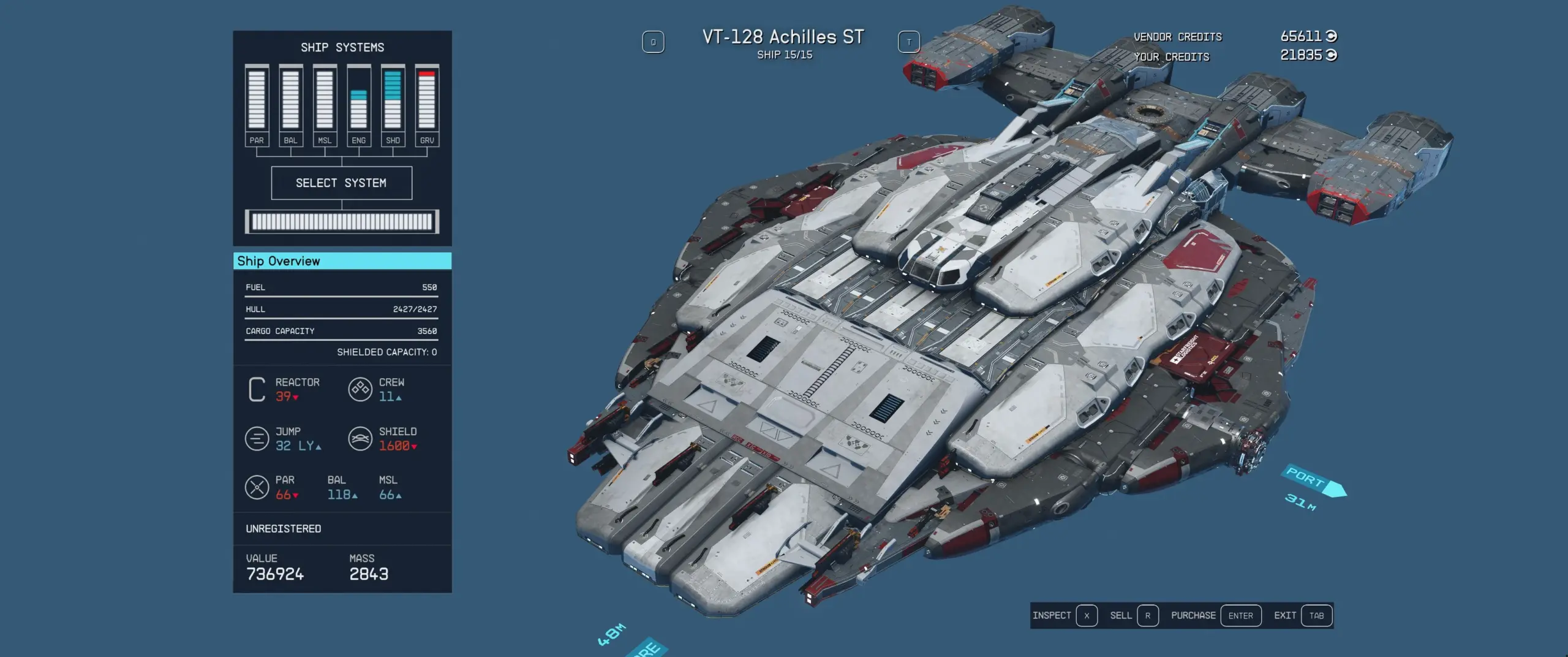
Task: Open the Select System control
Action: [x=342, y=182]
